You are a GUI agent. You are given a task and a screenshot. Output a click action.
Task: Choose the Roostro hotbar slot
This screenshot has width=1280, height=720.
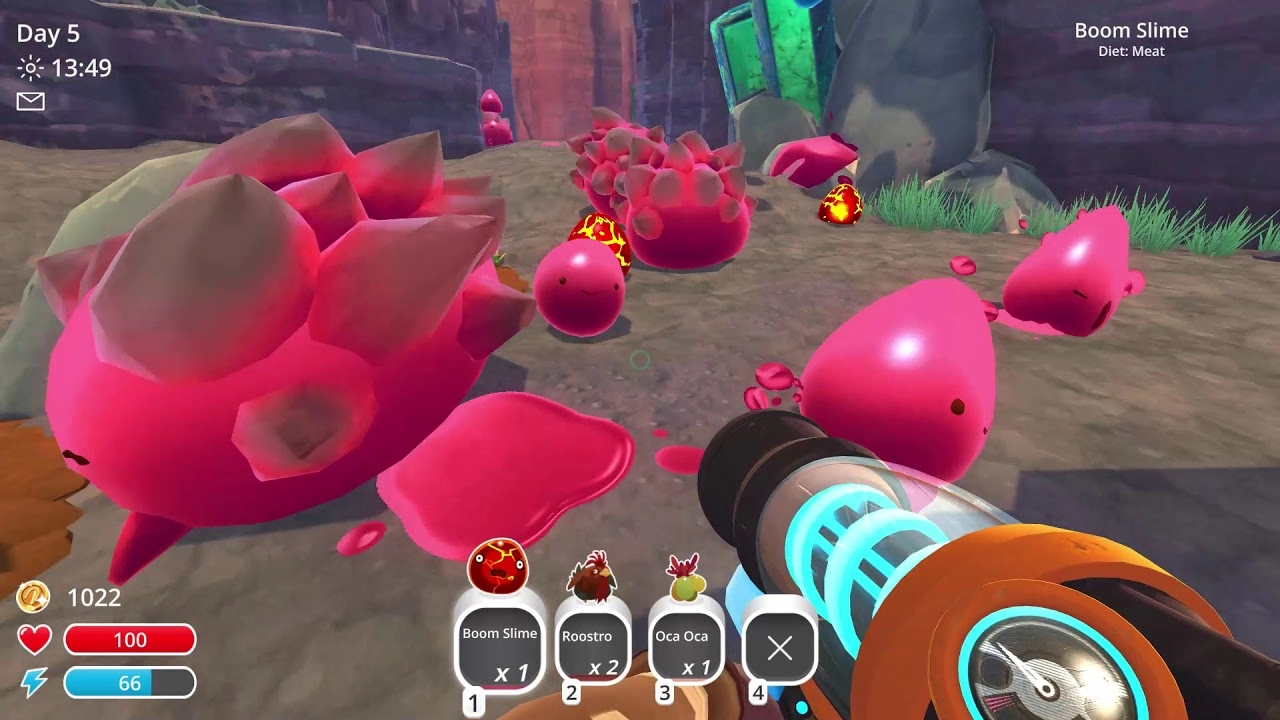click(592, 645)
